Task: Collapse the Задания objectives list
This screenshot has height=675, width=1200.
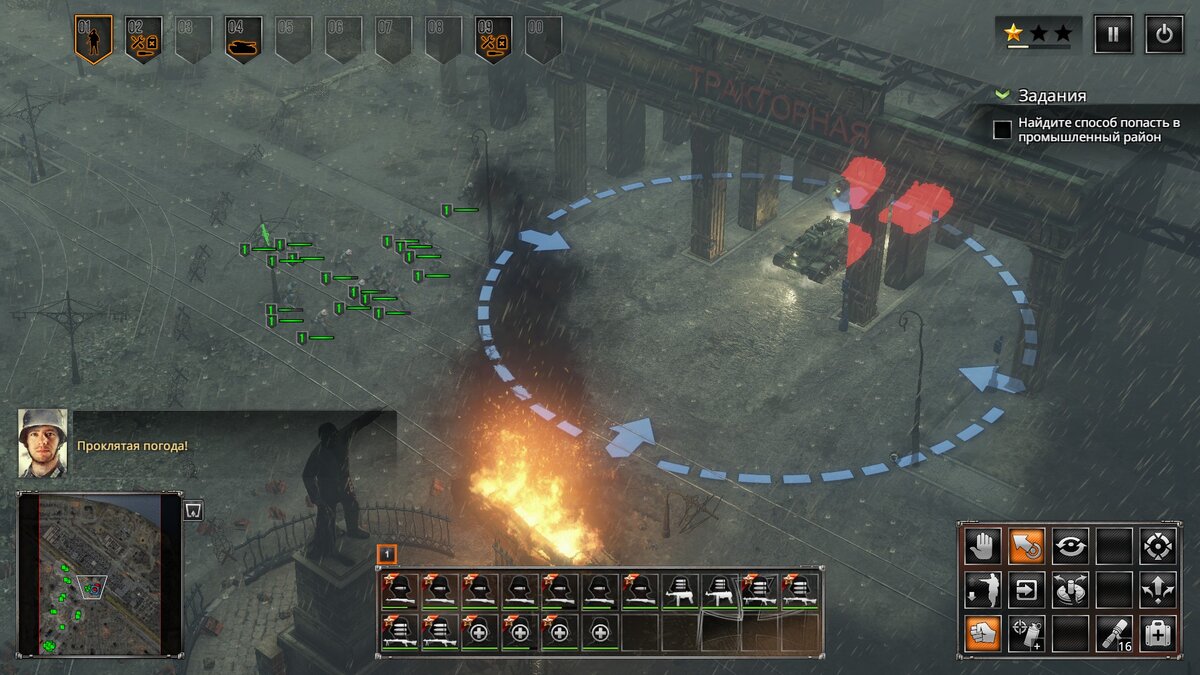Action: pos(1003,96)
